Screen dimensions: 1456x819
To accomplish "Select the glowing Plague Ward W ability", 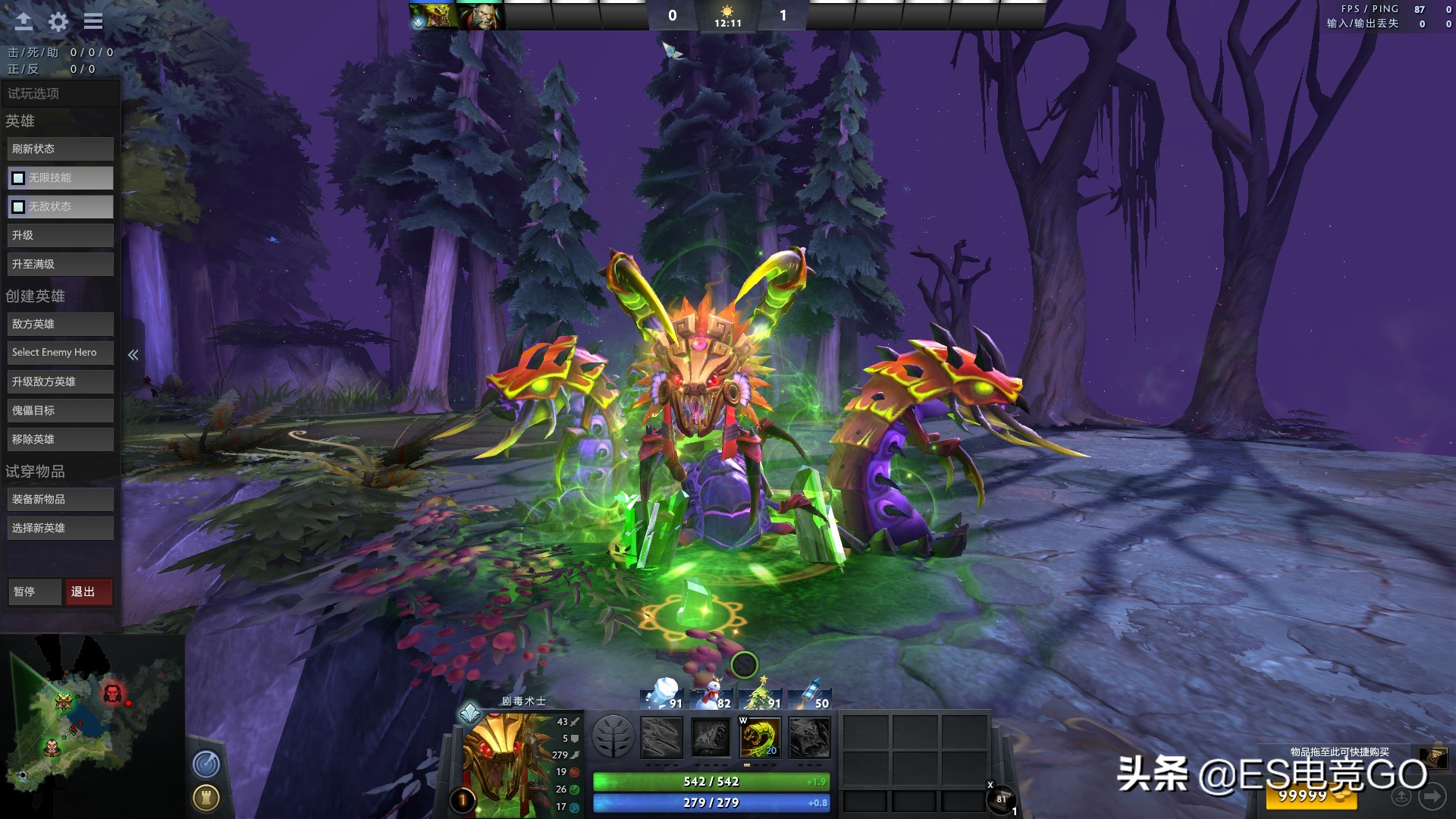I will click(x=758, y=736).
